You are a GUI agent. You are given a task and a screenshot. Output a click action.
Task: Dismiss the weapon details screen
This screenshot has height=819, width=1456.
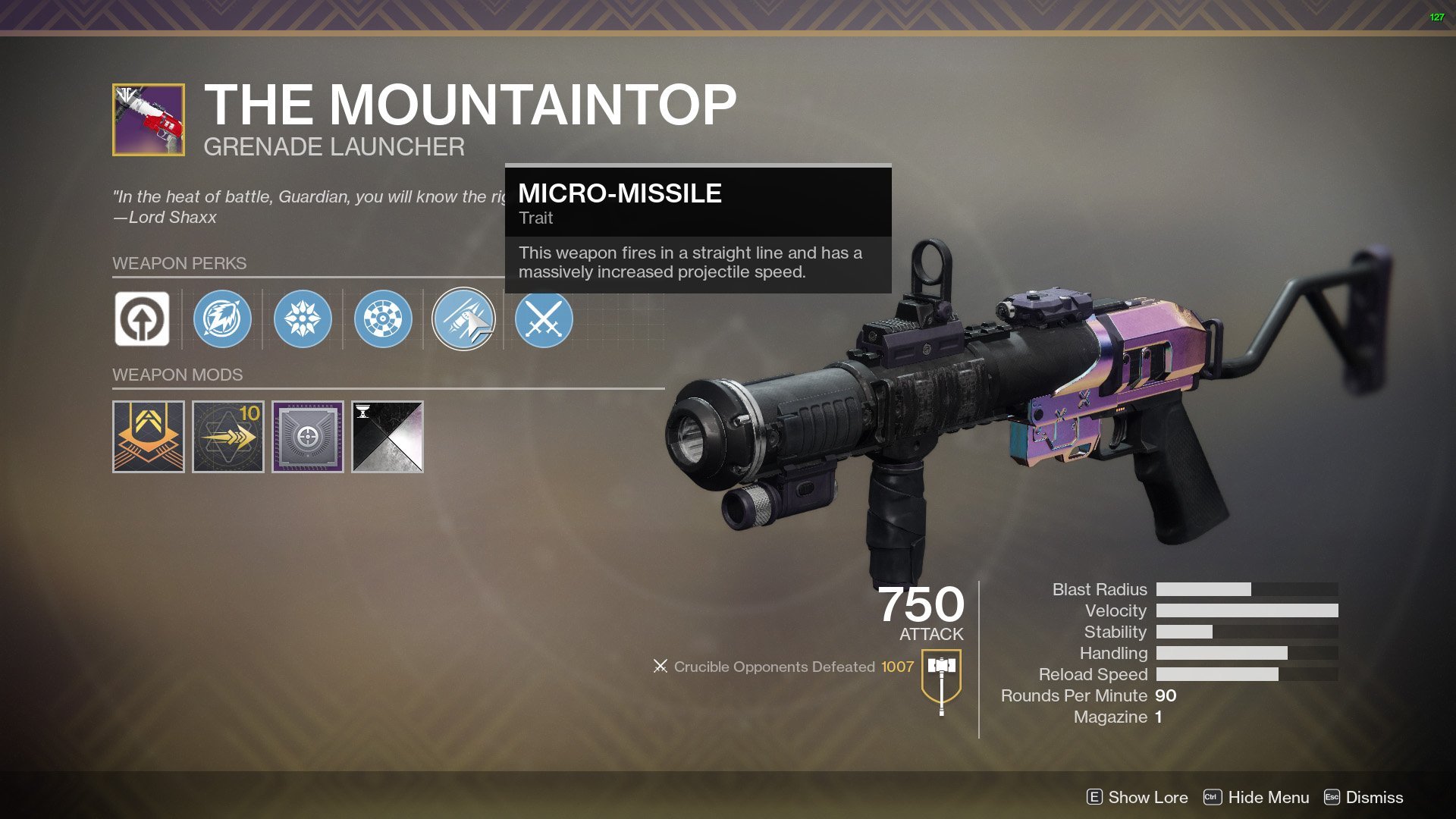1363,797
